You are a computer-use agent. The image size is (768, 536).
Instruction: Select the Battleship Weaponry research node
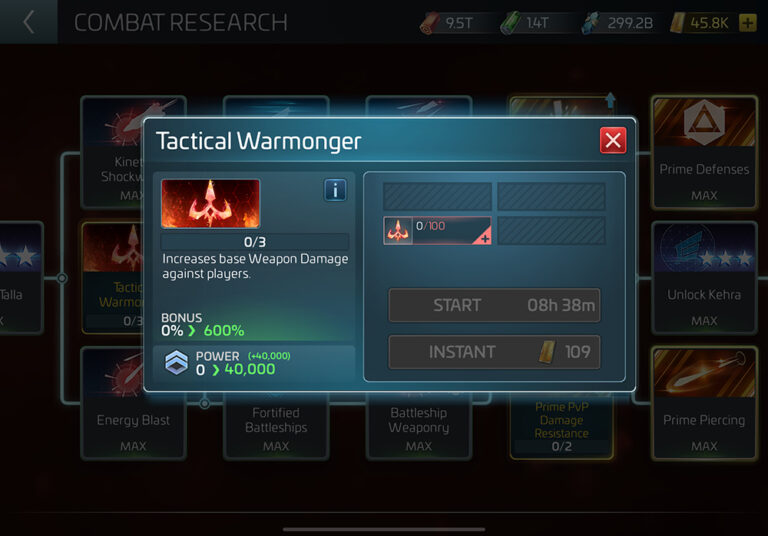(418, 425)
